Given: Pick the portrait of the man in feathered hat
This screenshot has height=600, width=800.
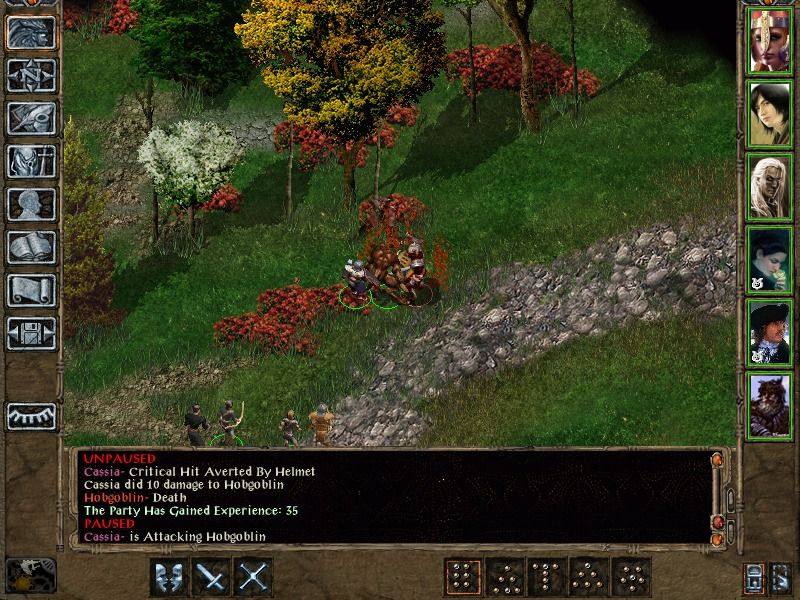Looking at the screenshot, I should coord(769,332).
